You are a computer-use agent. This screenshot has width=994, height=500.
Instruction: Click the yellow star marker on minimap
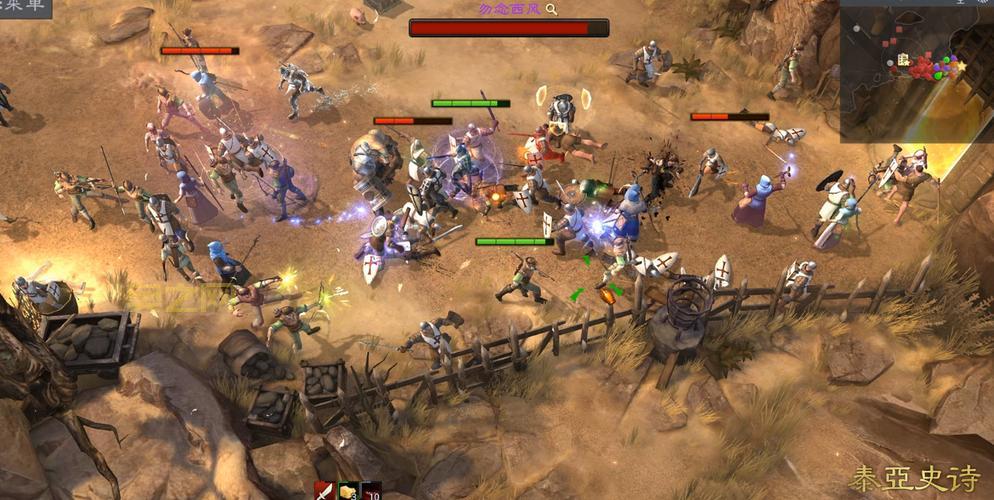click(961, 66)
